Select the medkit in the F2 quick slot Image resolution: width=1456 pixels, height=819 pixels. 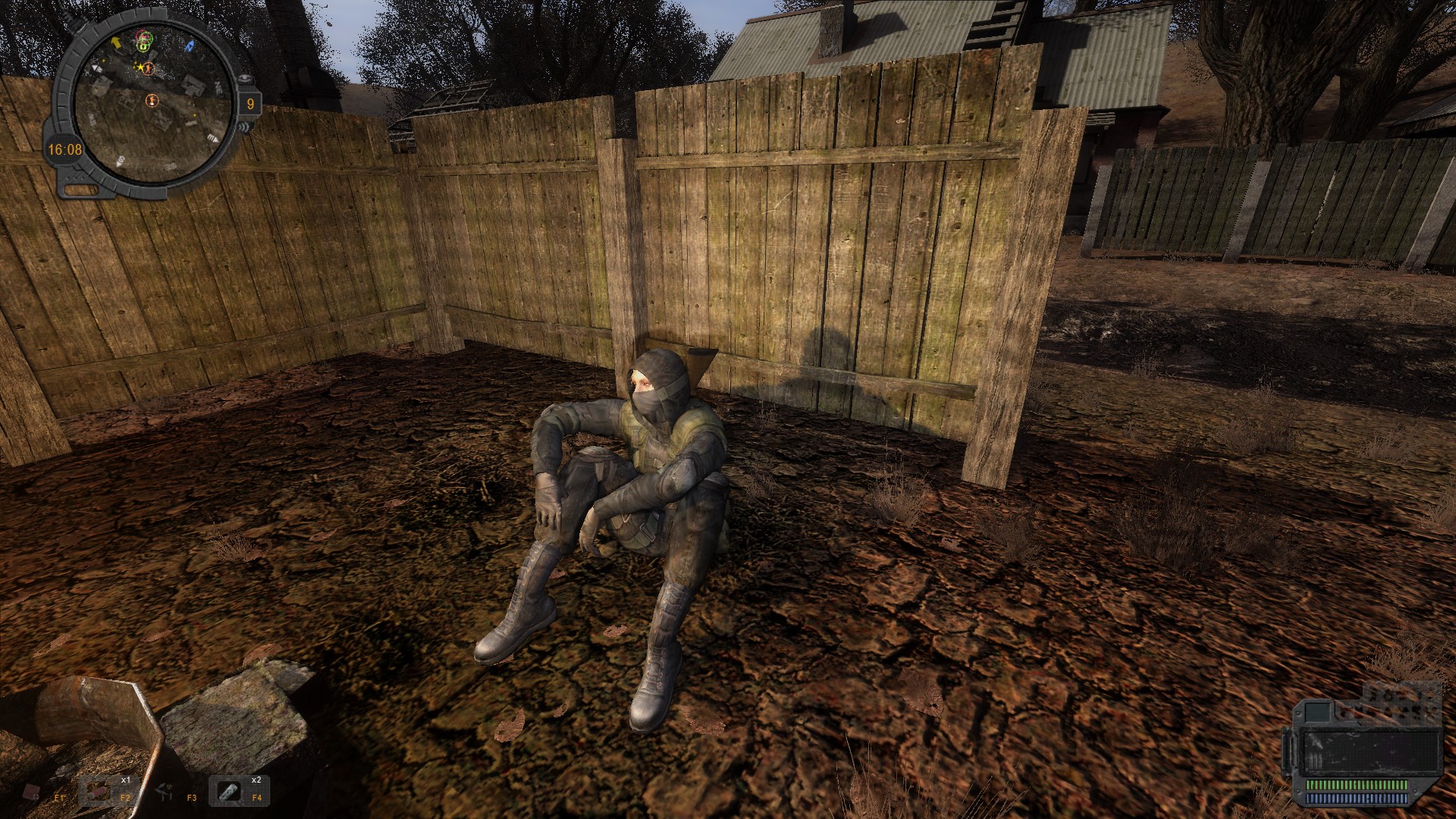98,793
